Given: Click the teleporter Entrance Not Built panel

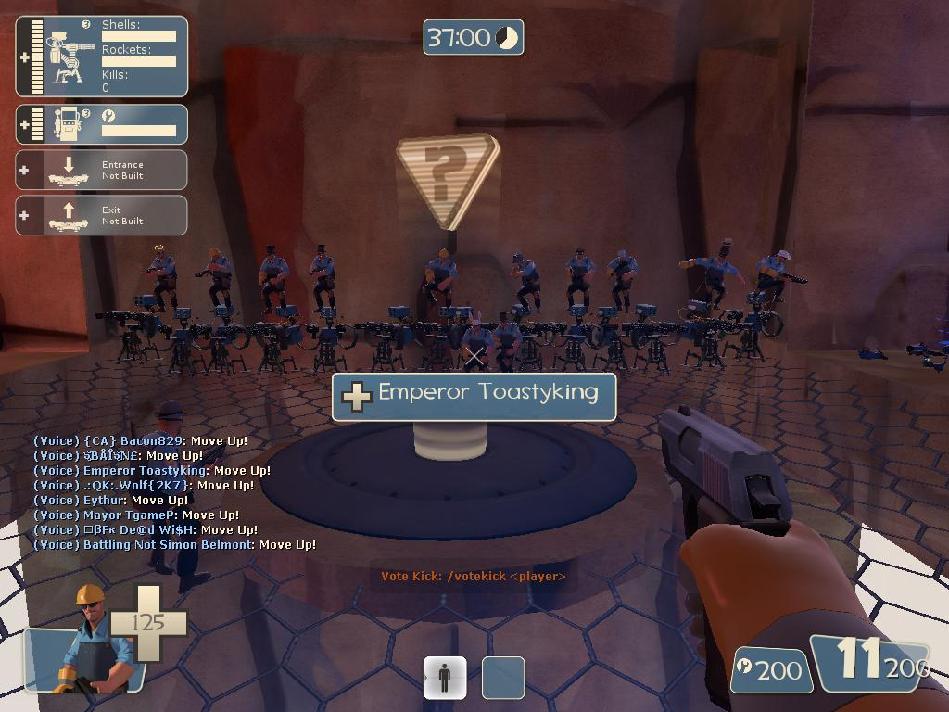Looking at the screenshot, I should (x=101, y=170).
